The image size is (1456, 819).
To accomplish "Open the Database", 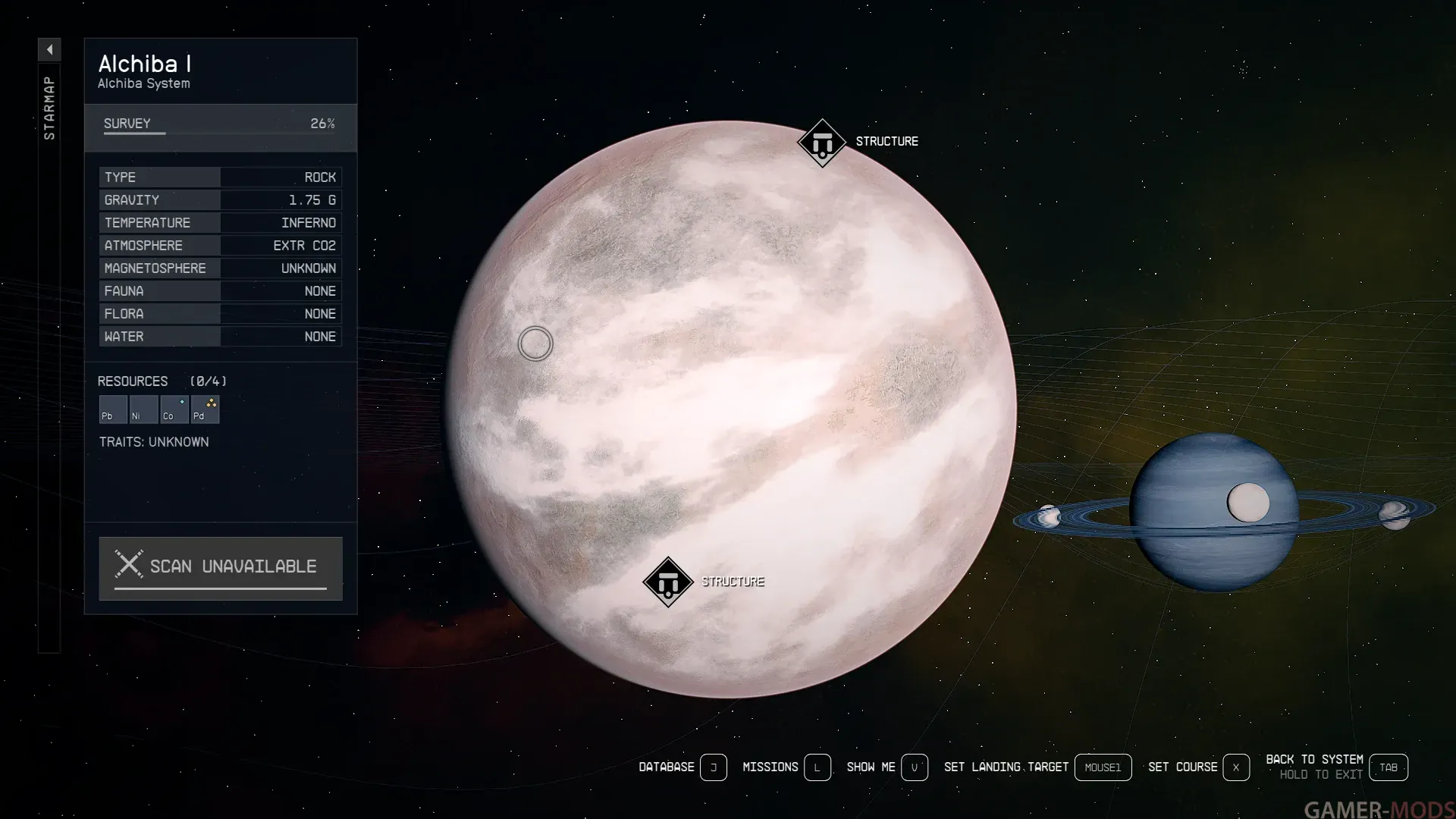I will coord(713,767).
